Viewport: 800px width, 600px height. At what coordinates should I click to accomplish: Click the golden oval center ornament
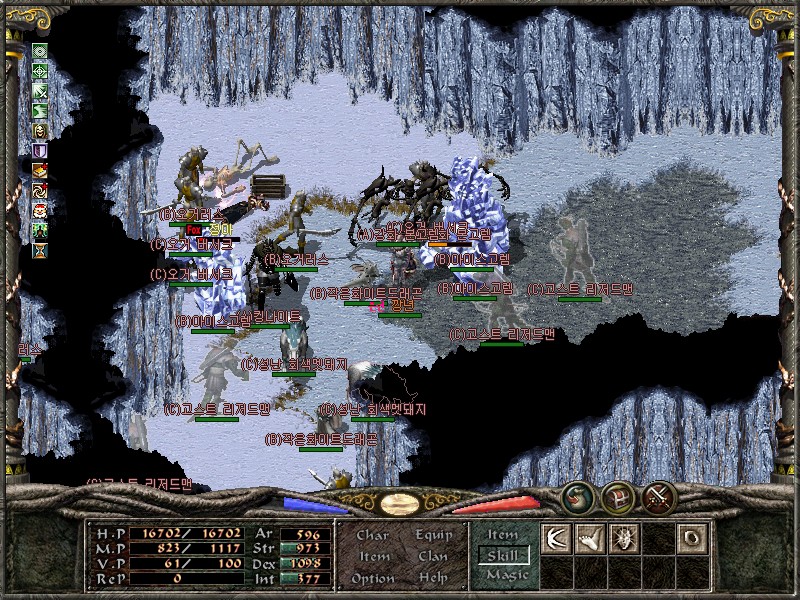[400, 504]
